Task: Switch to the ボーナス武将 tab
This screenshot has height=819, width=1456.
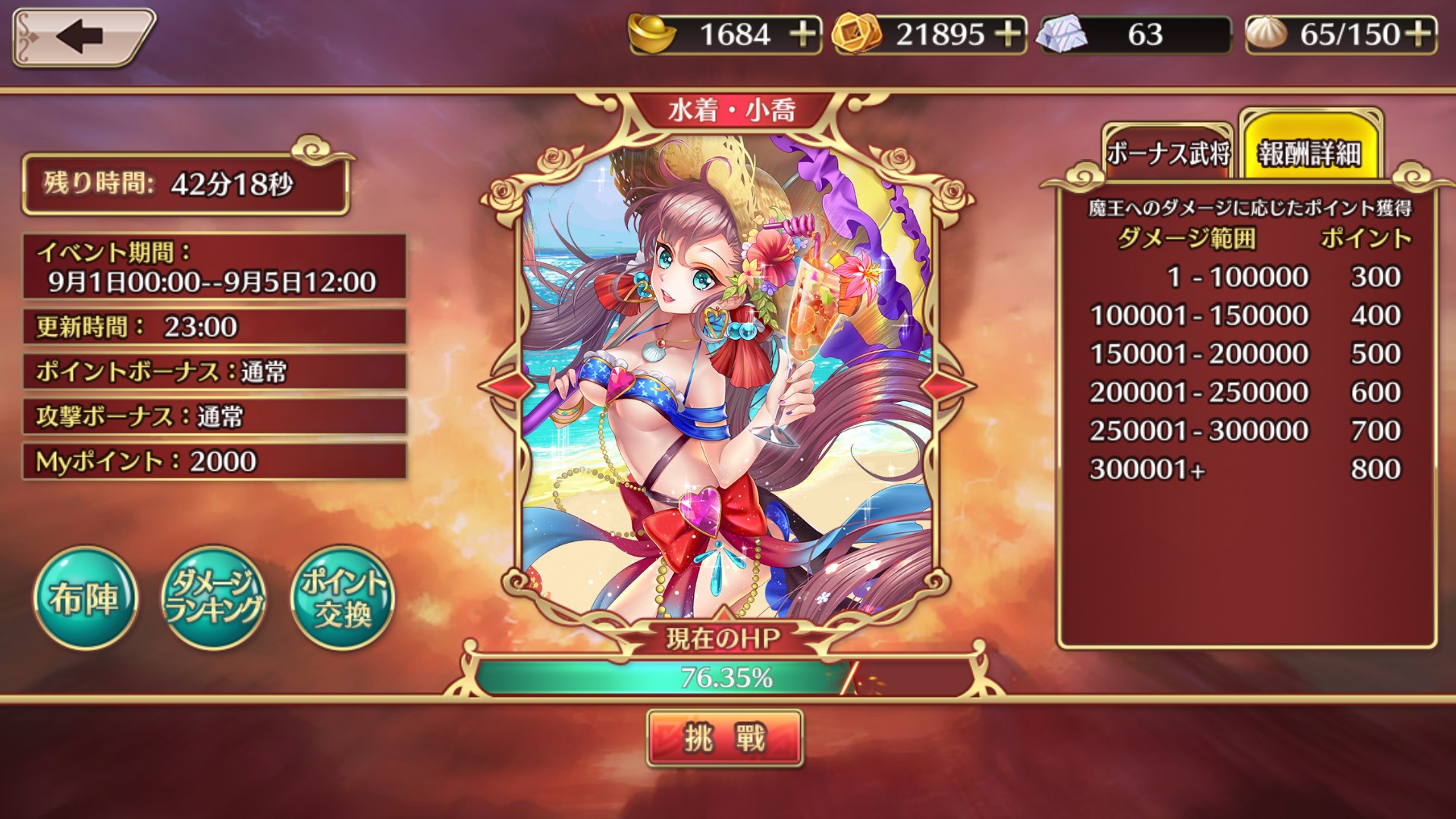Action: [x=1167, y=154]
